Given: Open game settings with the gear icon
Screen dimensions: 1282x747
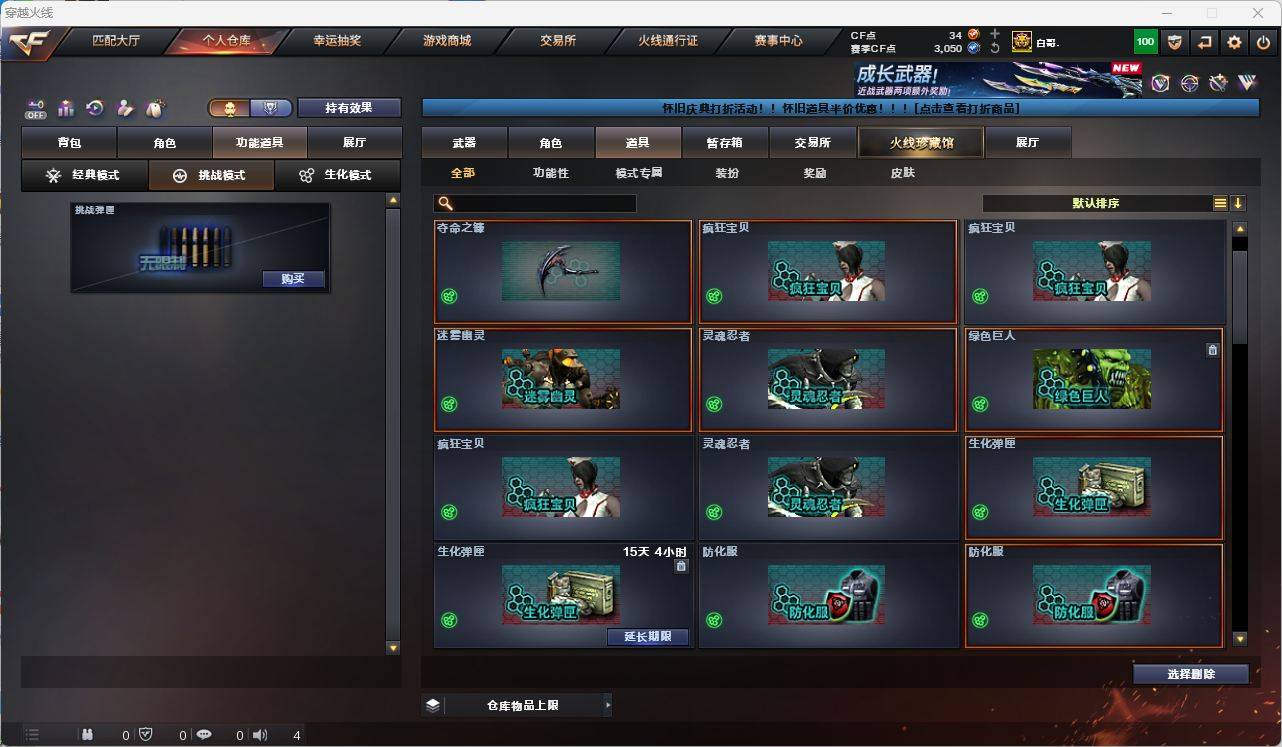Looking at the screenshot, I should [x=1233, y=41].
